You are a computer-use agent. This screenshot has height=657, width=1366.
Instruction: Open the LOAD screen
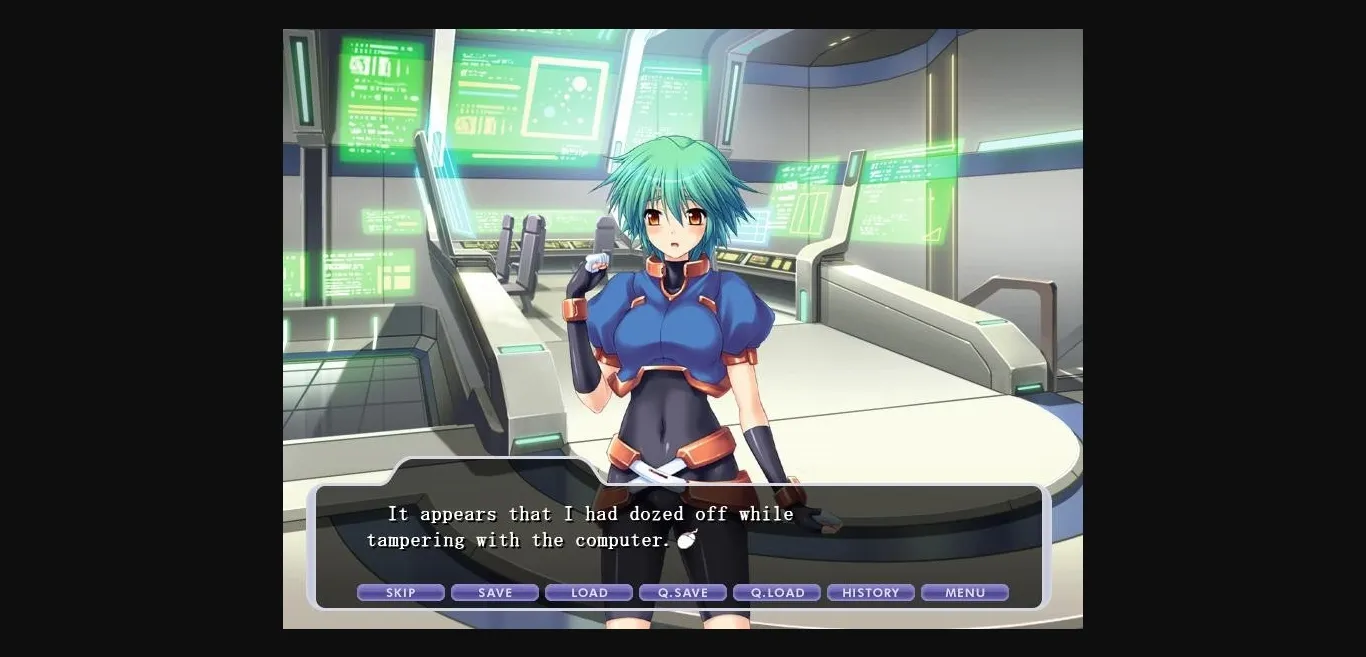coord(588,593)
